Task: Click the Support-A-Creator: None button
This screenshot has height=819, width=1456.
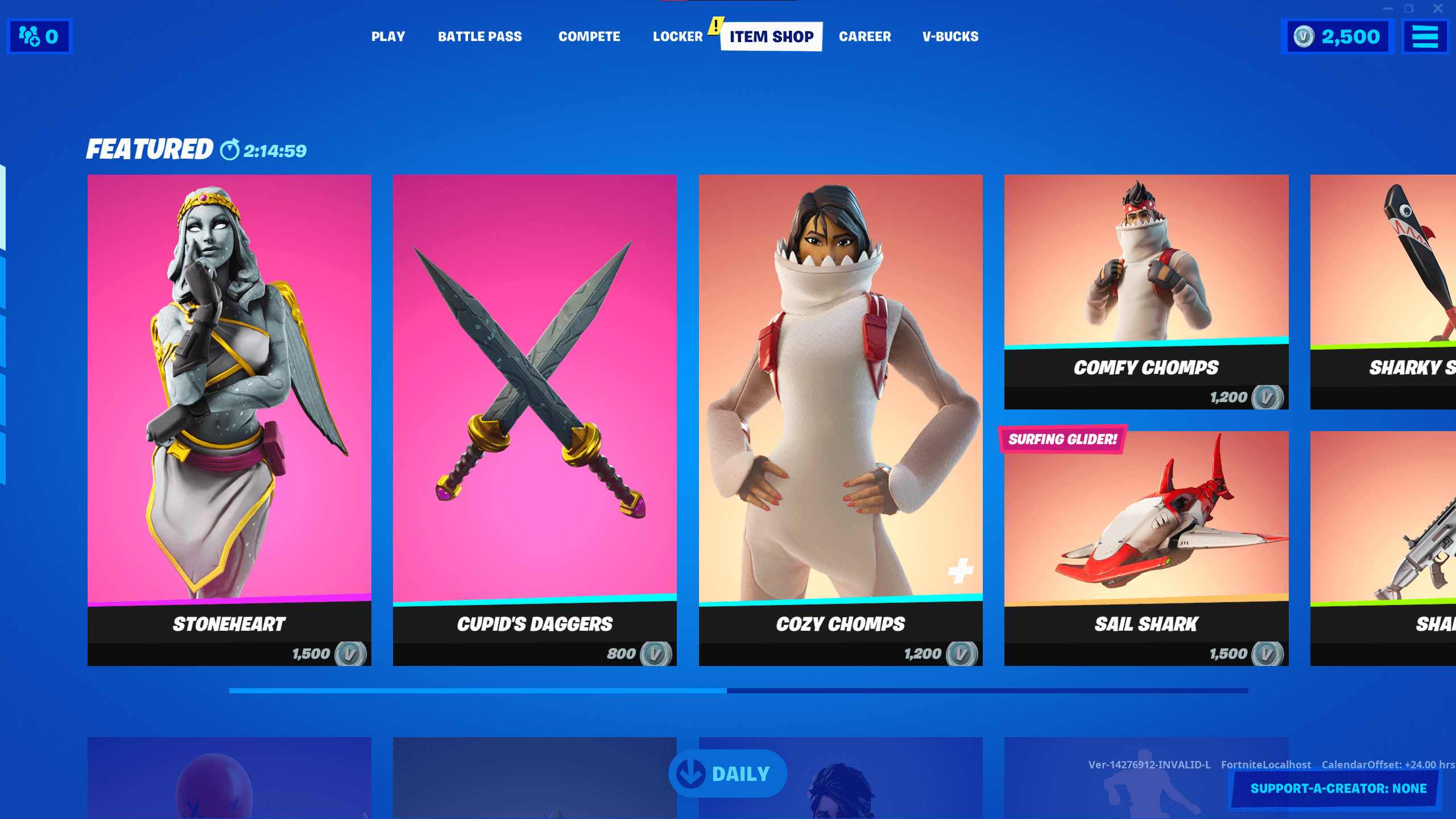Action: point(1337,788)
